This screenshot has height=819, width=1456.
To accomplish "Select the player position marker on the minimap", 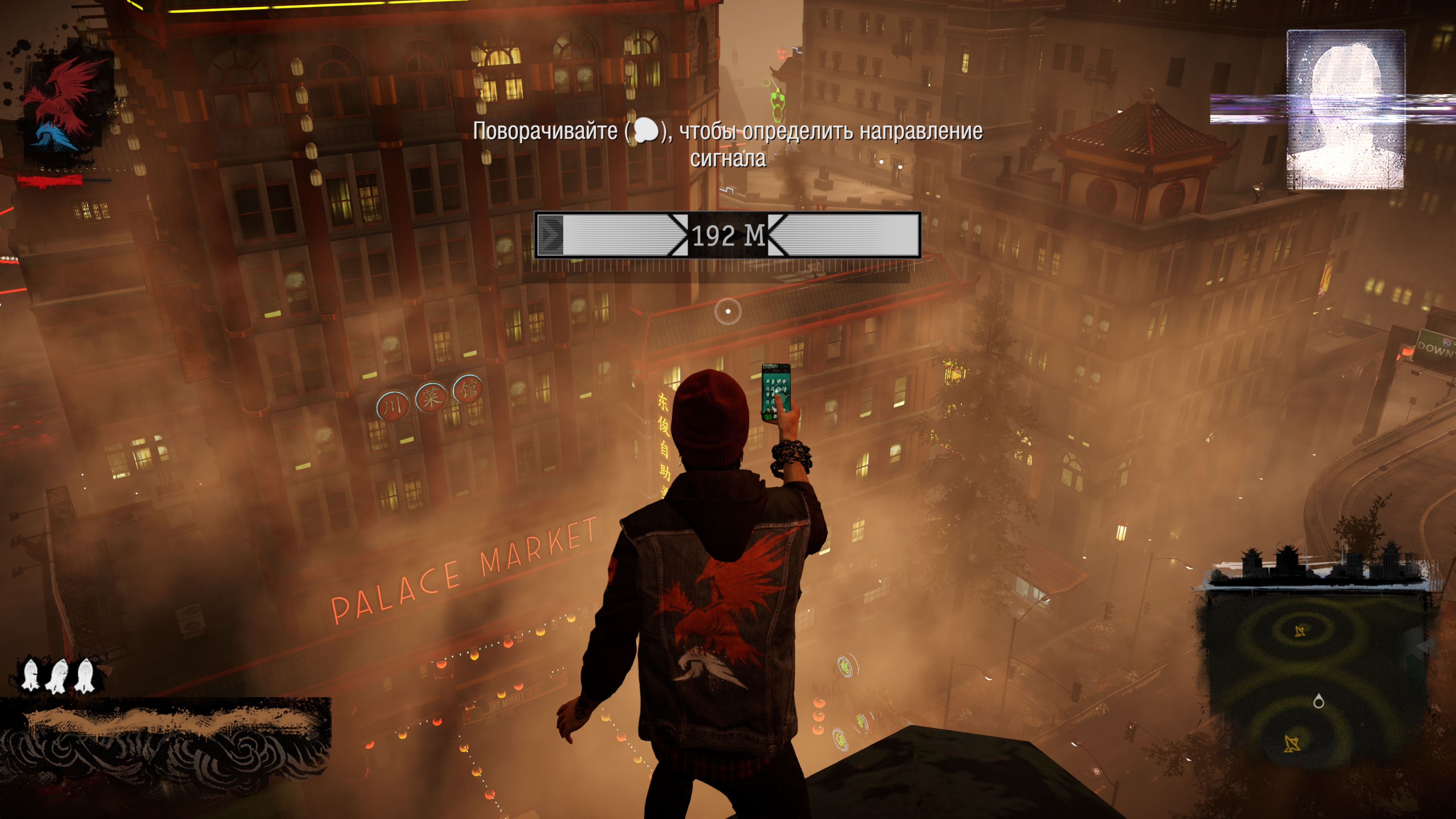I will coord(1319,702).
